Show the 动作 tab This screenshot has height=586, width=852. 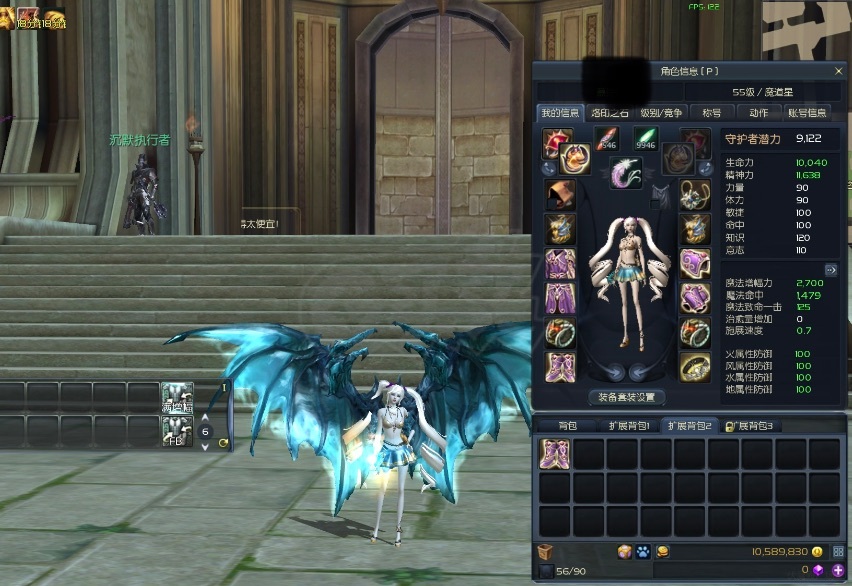[758, 113]
